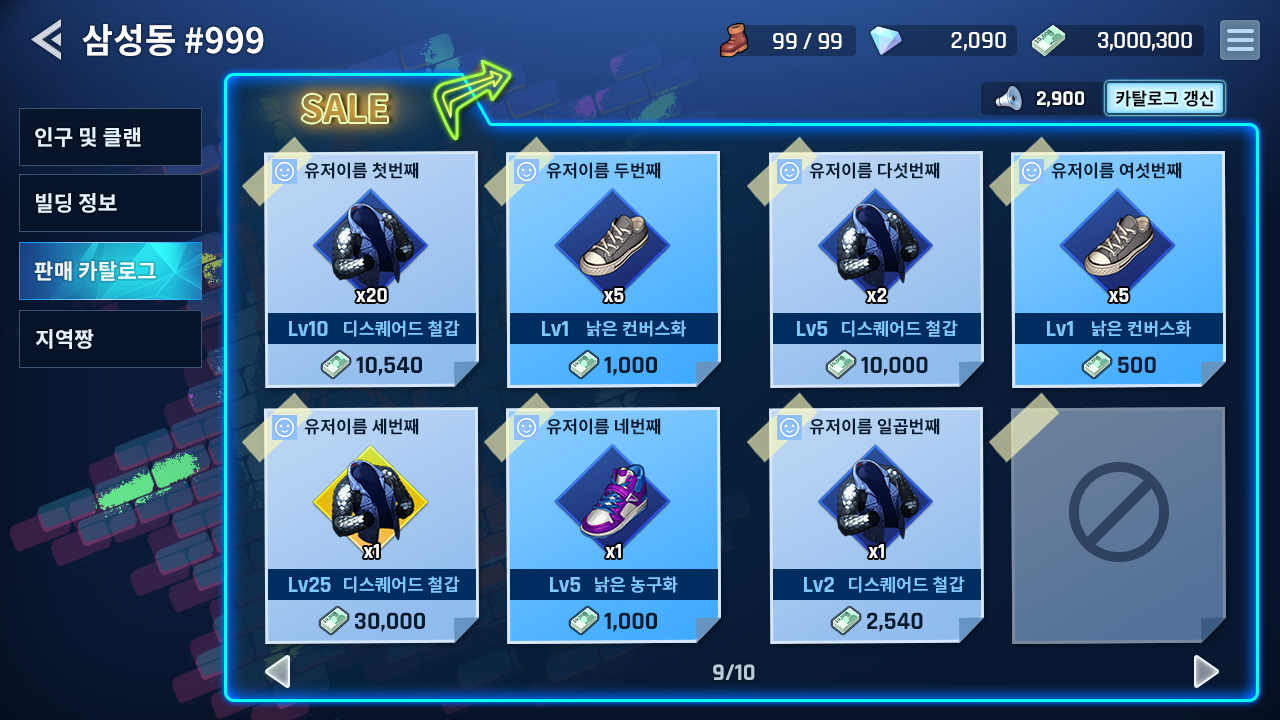This screenshot has height=720, width=1280.
Task: Open the hamburger menu
Action: coord(1239,40)
